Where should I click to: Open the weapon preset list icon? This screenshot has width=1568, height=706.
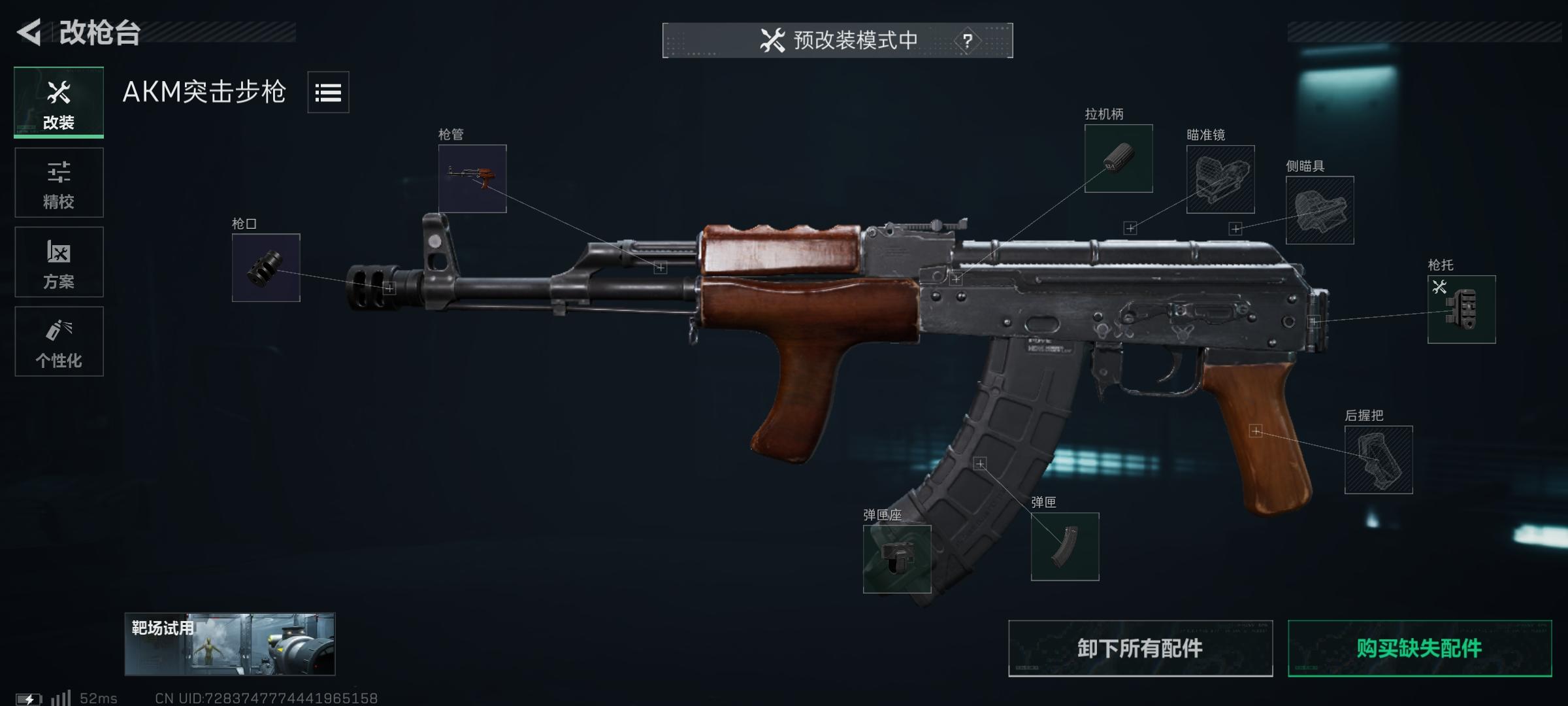(x=329, y=93)
